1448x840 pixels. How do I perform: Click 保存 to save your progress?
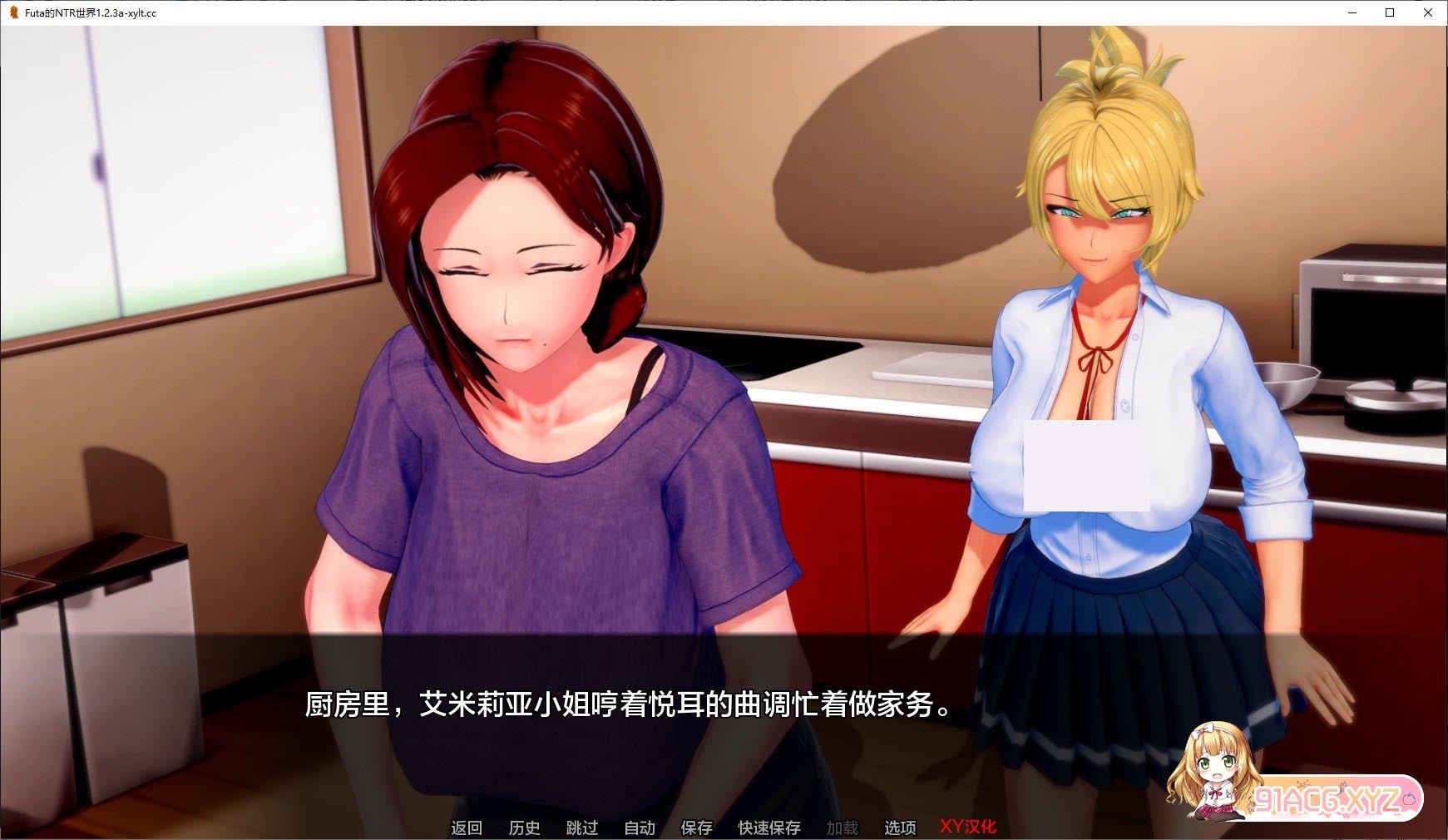coord(697,828)
